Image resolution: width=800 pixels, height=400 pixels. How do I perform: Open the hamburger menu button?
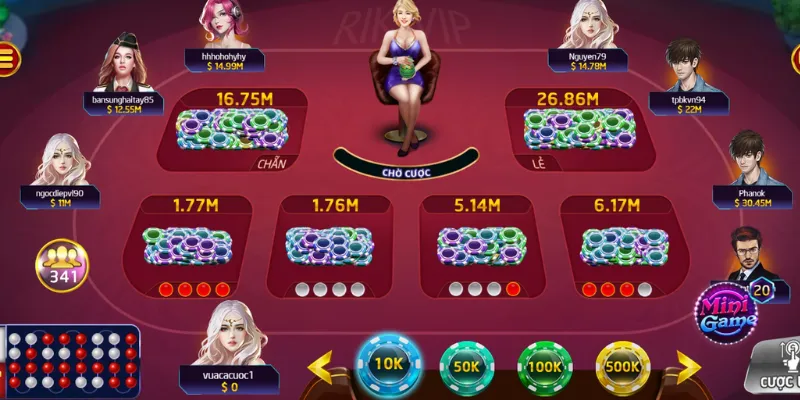[8, 58]
